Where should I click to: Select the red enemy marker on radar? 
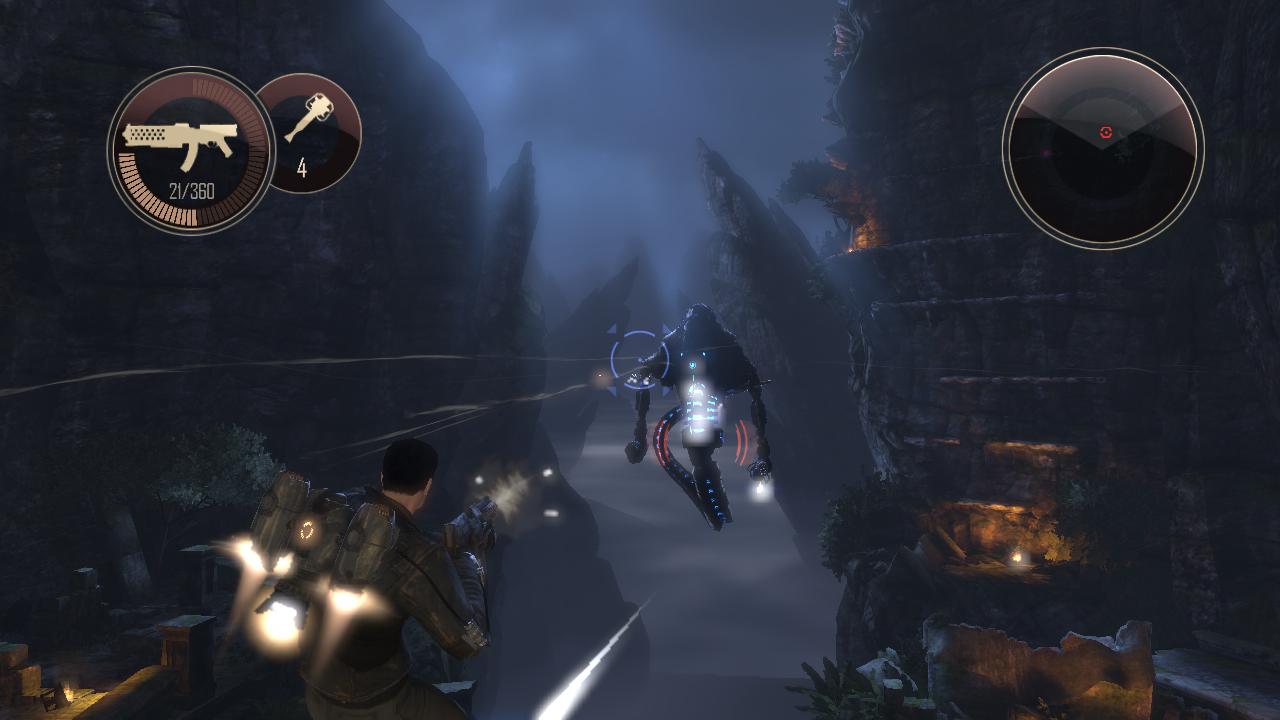(1105, 131)
